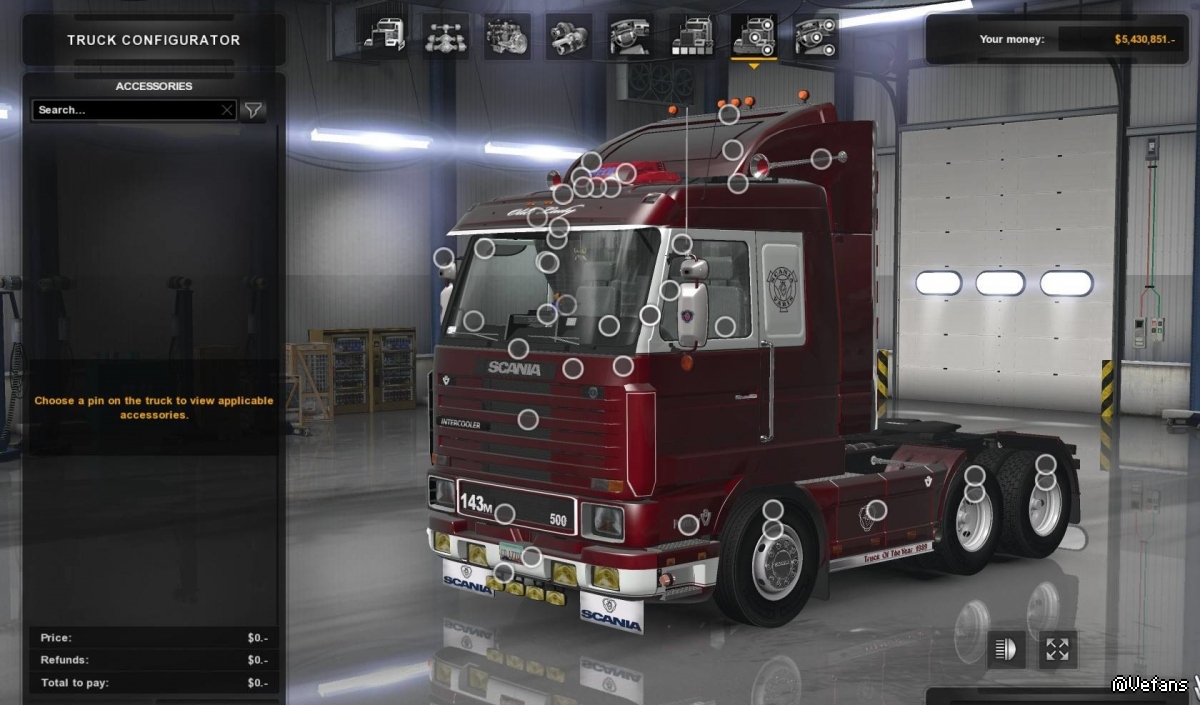Select the pin on the sun visor
The height and width of the screenshot is (705, 1200).
click(484, 248)
